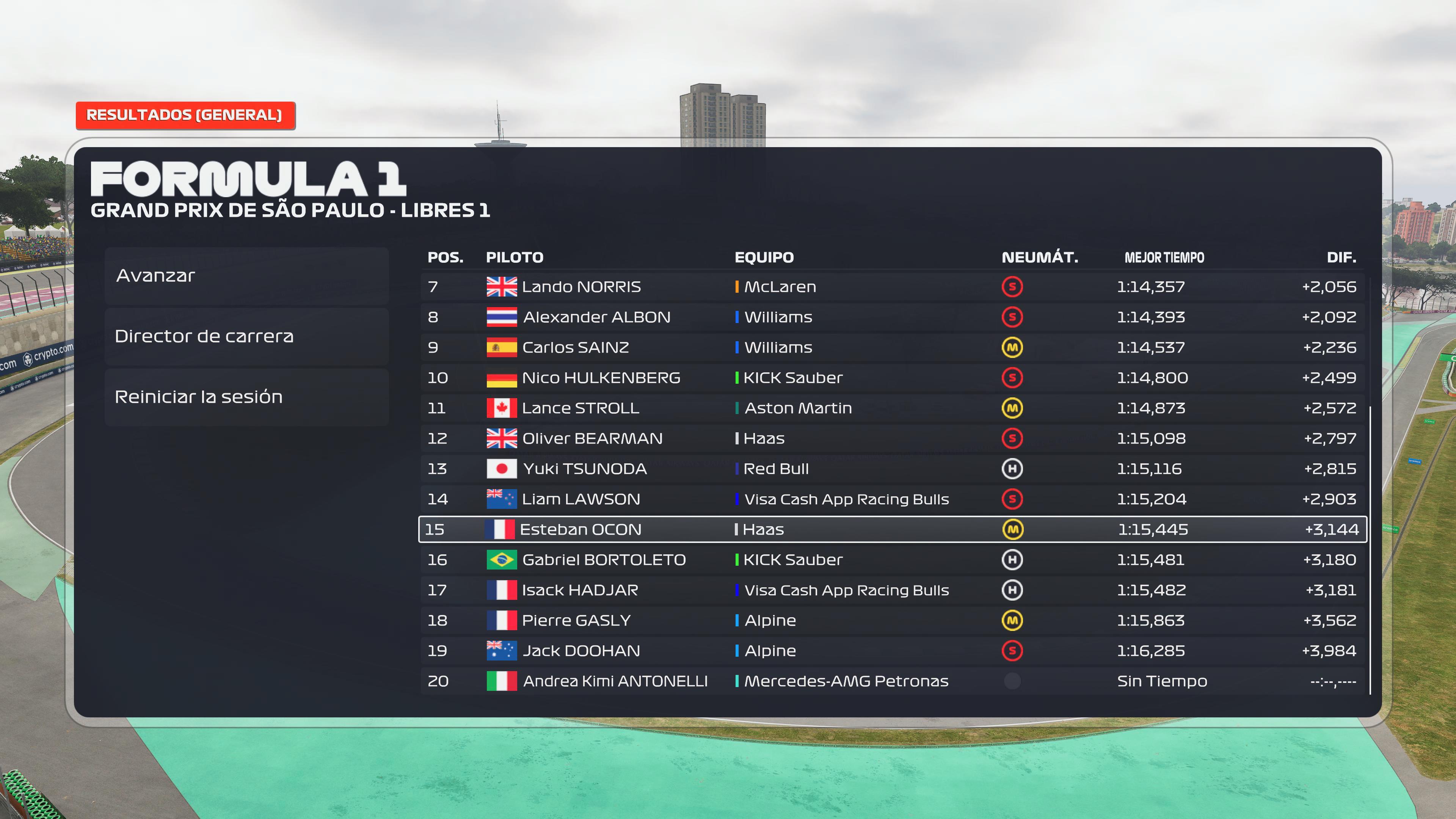Choose Pierre Gasly in the results

(892, 621)
